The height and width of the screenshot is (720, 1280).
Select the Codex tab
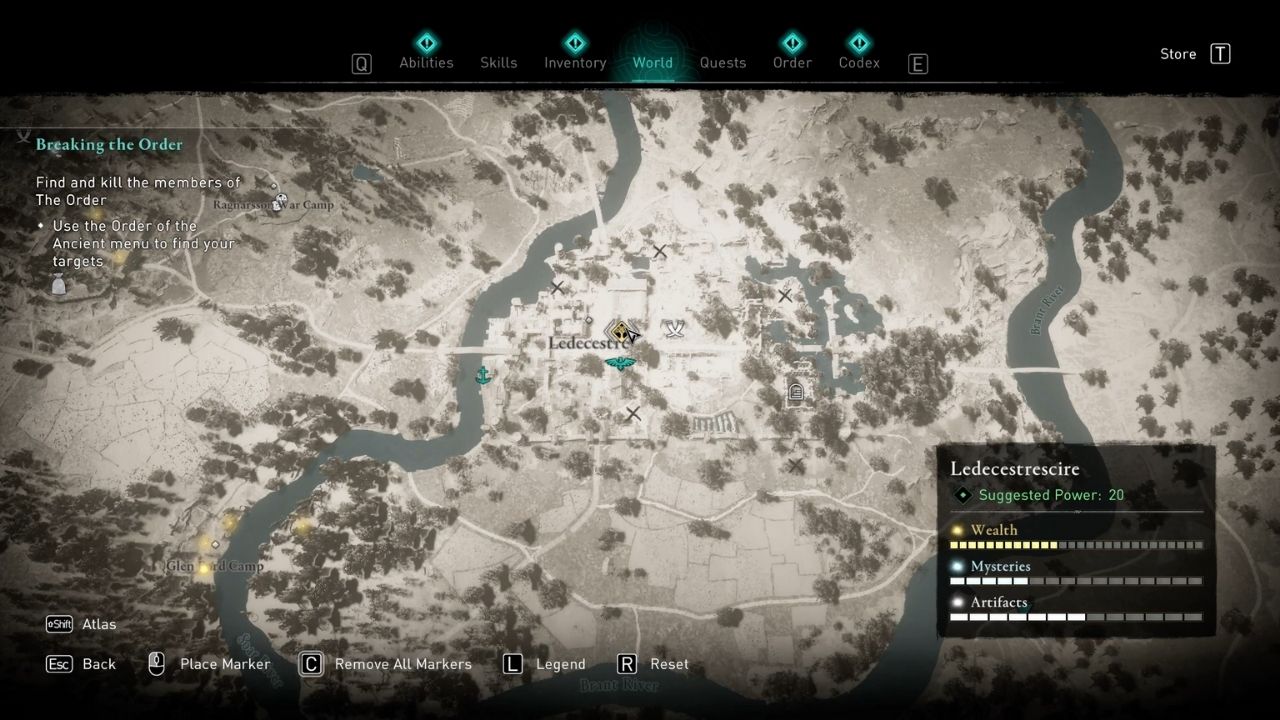tap(858, 62)
